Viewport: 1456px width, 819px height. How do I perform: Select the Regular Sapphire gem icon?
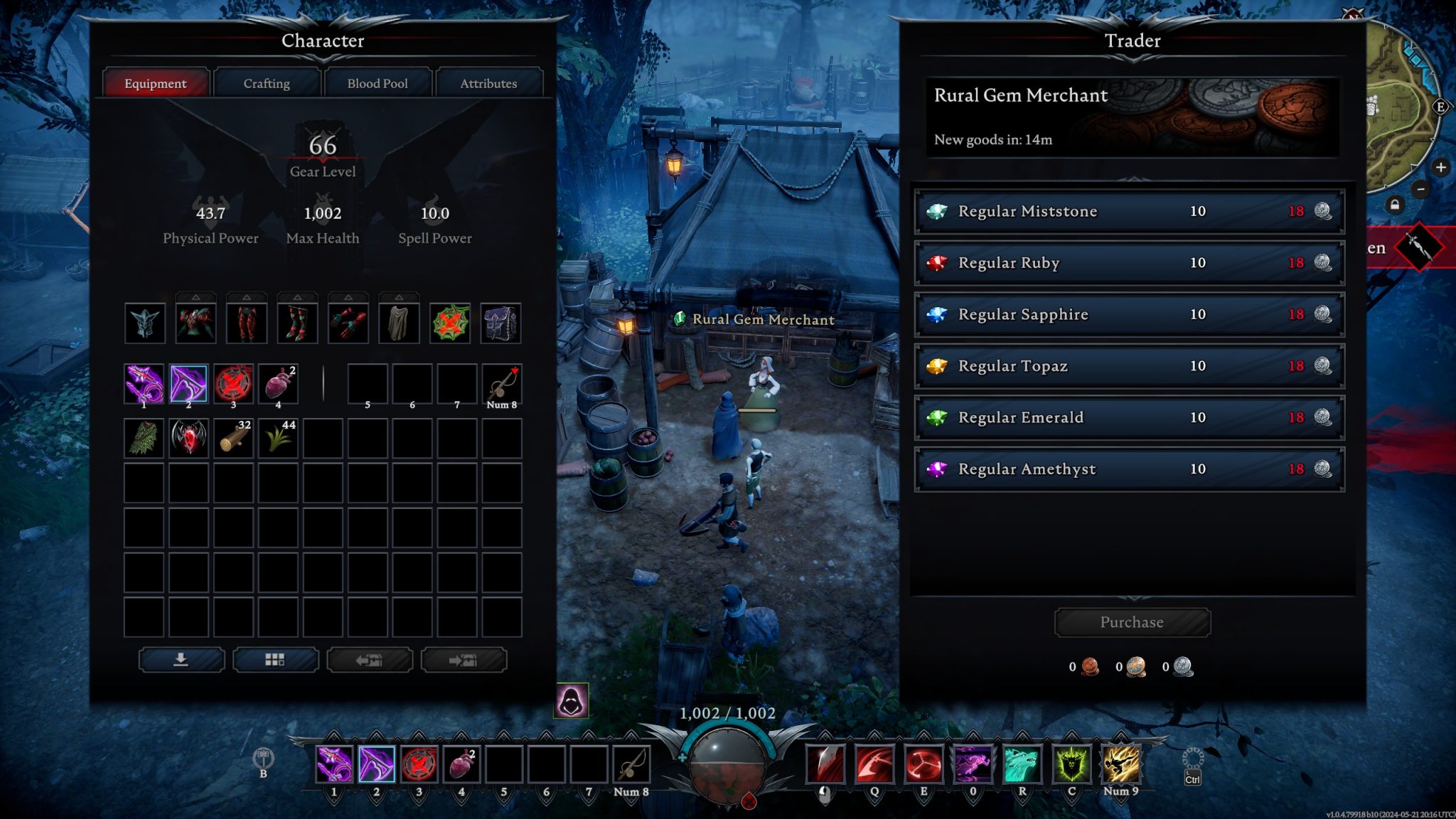[x=939, y=314]
